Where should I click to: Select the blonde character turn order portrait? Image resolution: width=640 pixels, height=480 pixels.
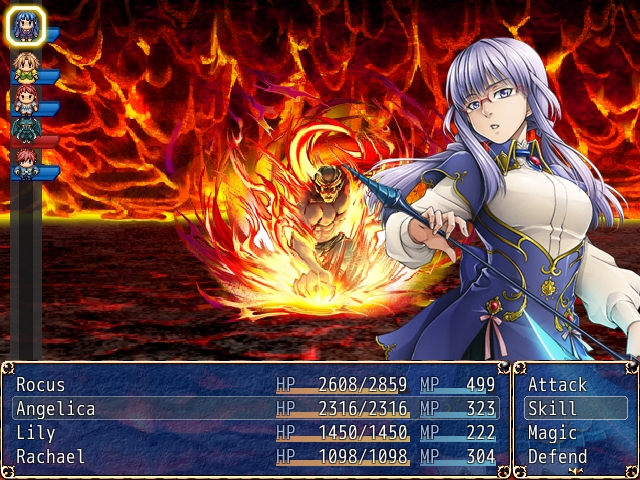[x=25, y=67]
